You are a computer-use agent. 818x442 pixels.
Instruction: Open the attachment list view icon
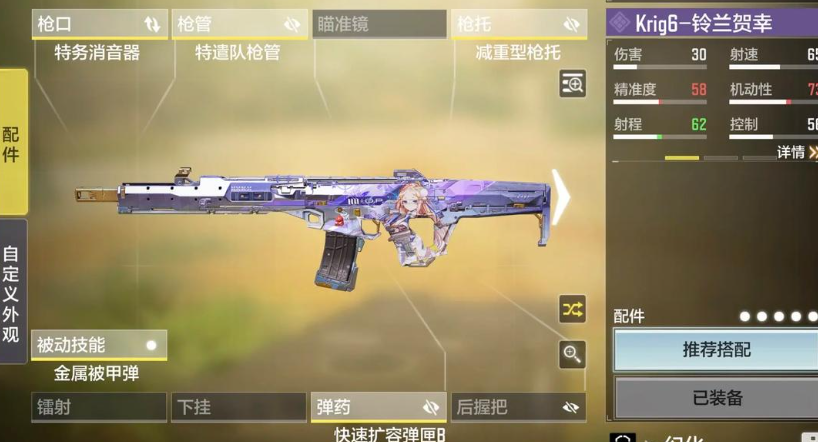click(x=572, y=84)
